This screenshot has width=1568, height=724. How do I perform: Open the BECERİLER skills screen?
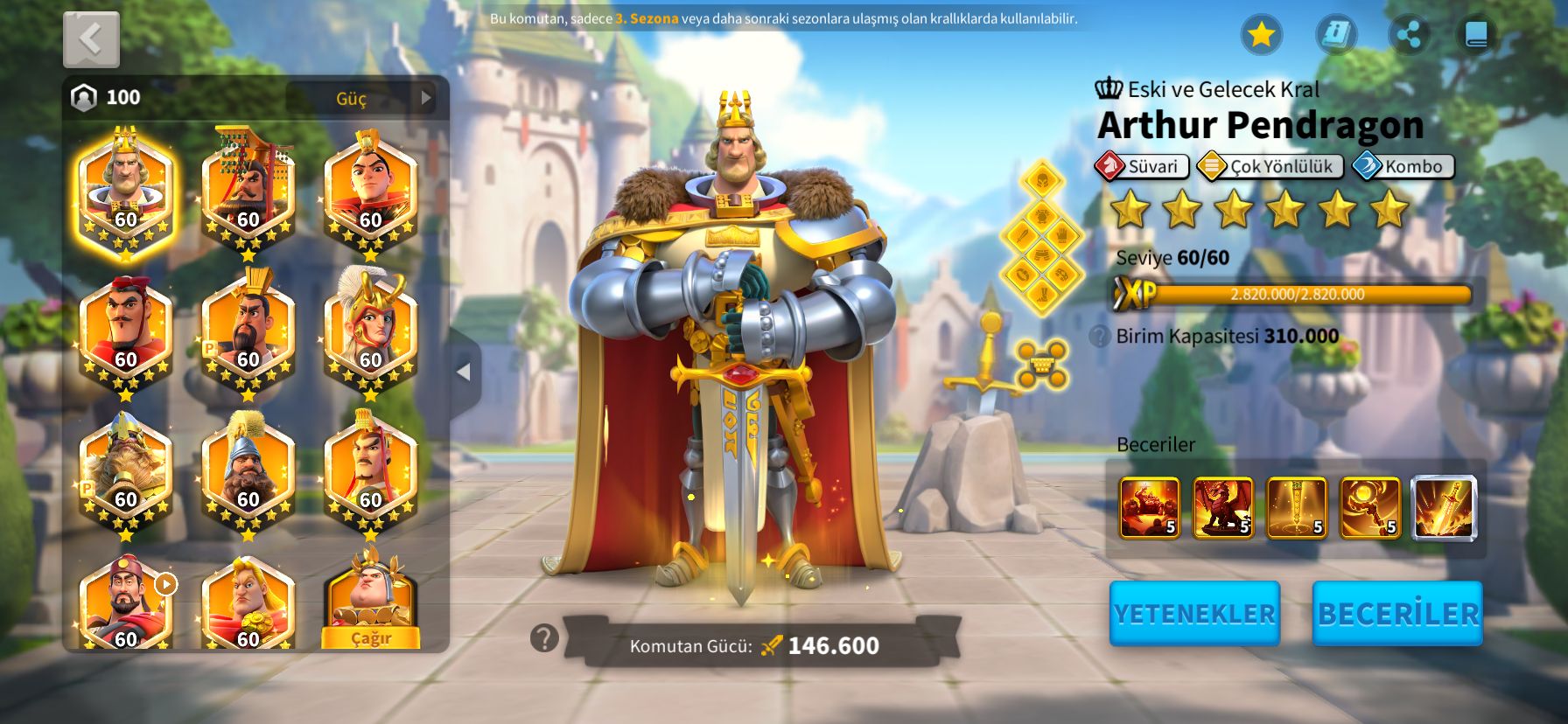point(1397,614)
